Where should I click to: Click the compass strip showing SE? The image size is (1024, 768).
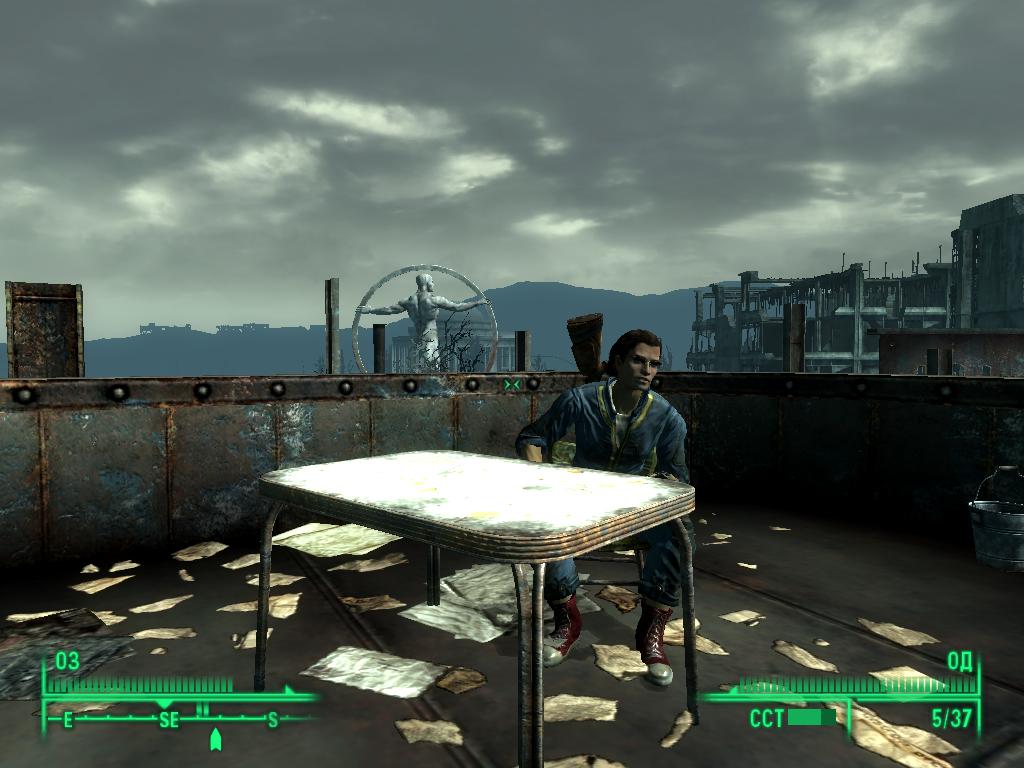170,719
